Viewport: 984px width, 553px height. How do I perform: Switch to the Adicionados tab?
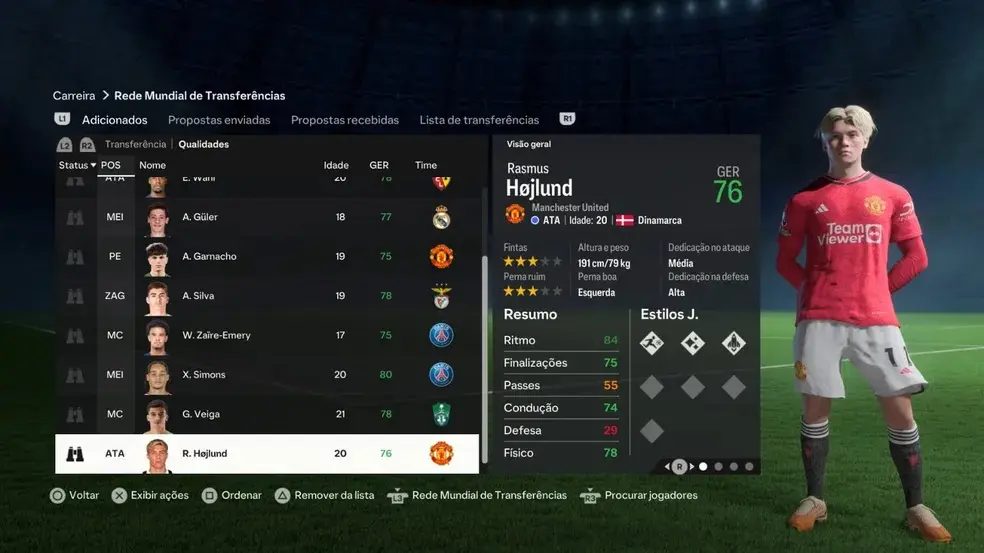point(114,120)
